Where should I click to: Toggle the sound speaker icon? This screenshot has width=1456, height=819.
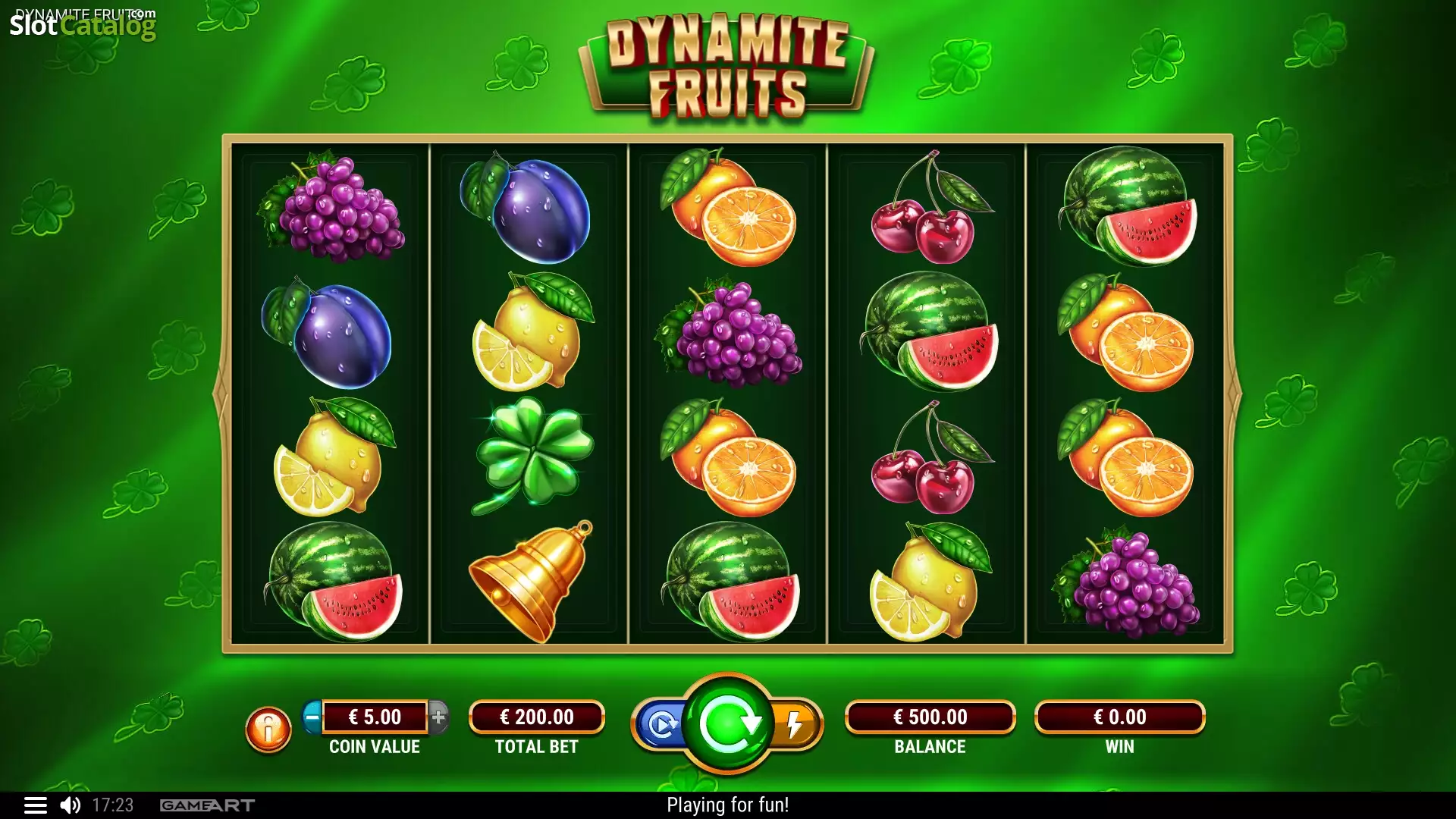tap(71, 805)
